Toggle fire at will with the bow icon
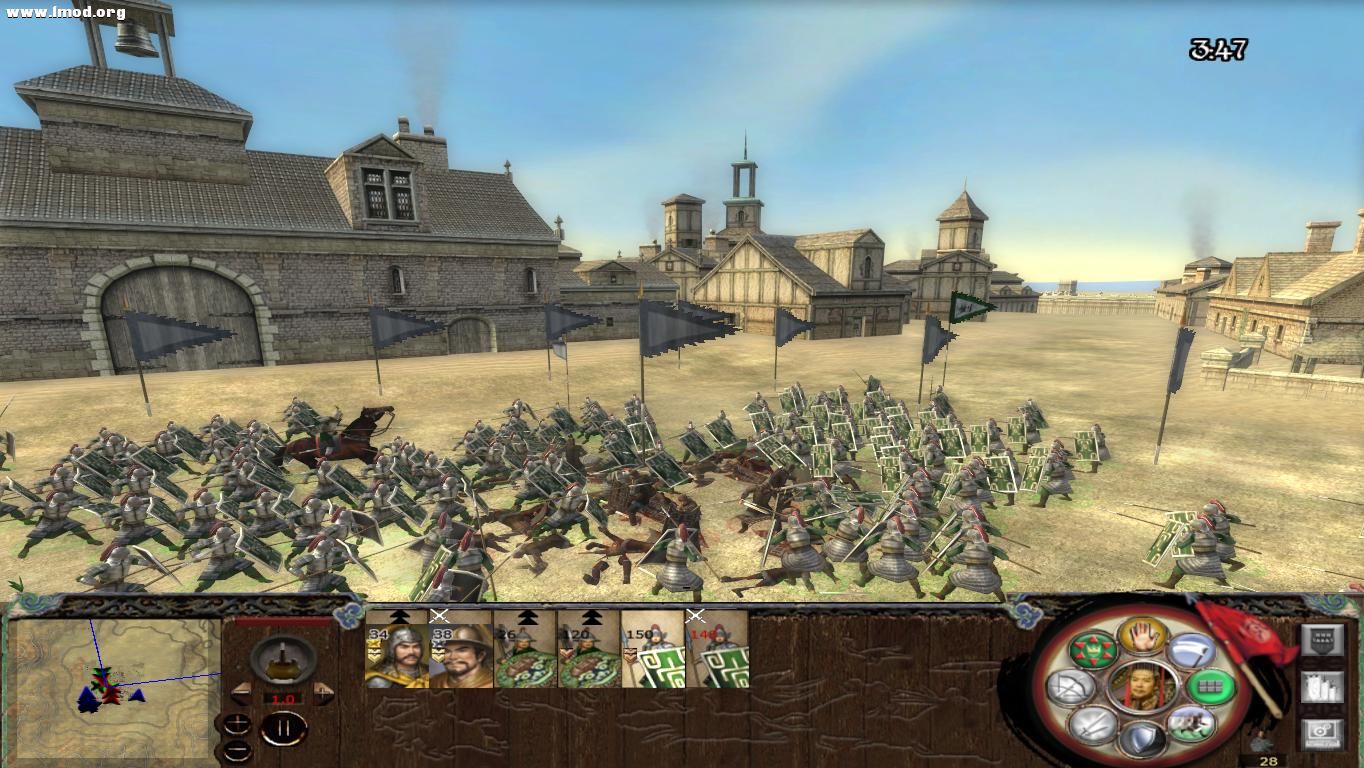 pos(1071,688)
